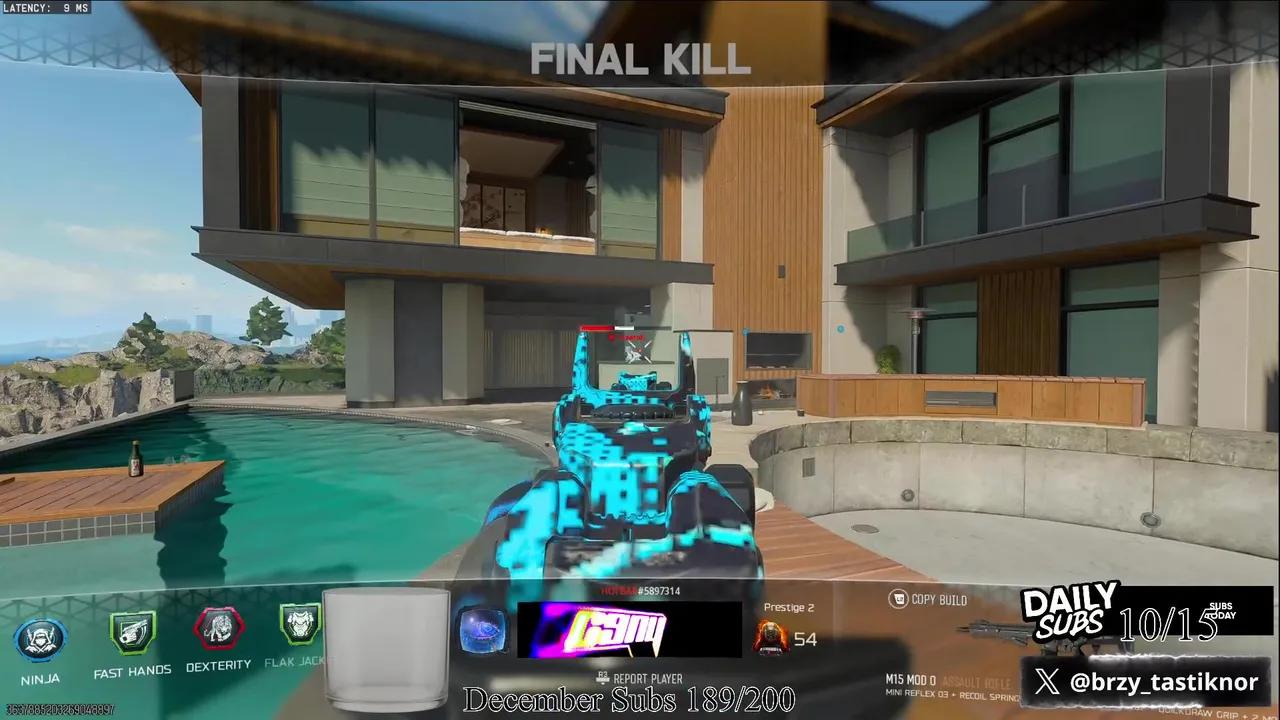Click the LB controller icon next to Copy Build
This screenshot has width=1280, height=720.
[x=896, y=597]
